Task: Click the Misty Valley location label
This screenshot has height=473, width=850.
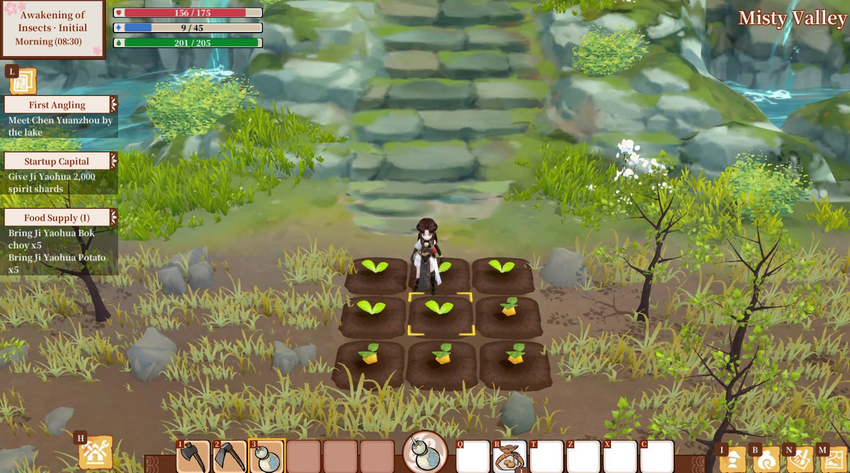Action: [x=792, y=18]
